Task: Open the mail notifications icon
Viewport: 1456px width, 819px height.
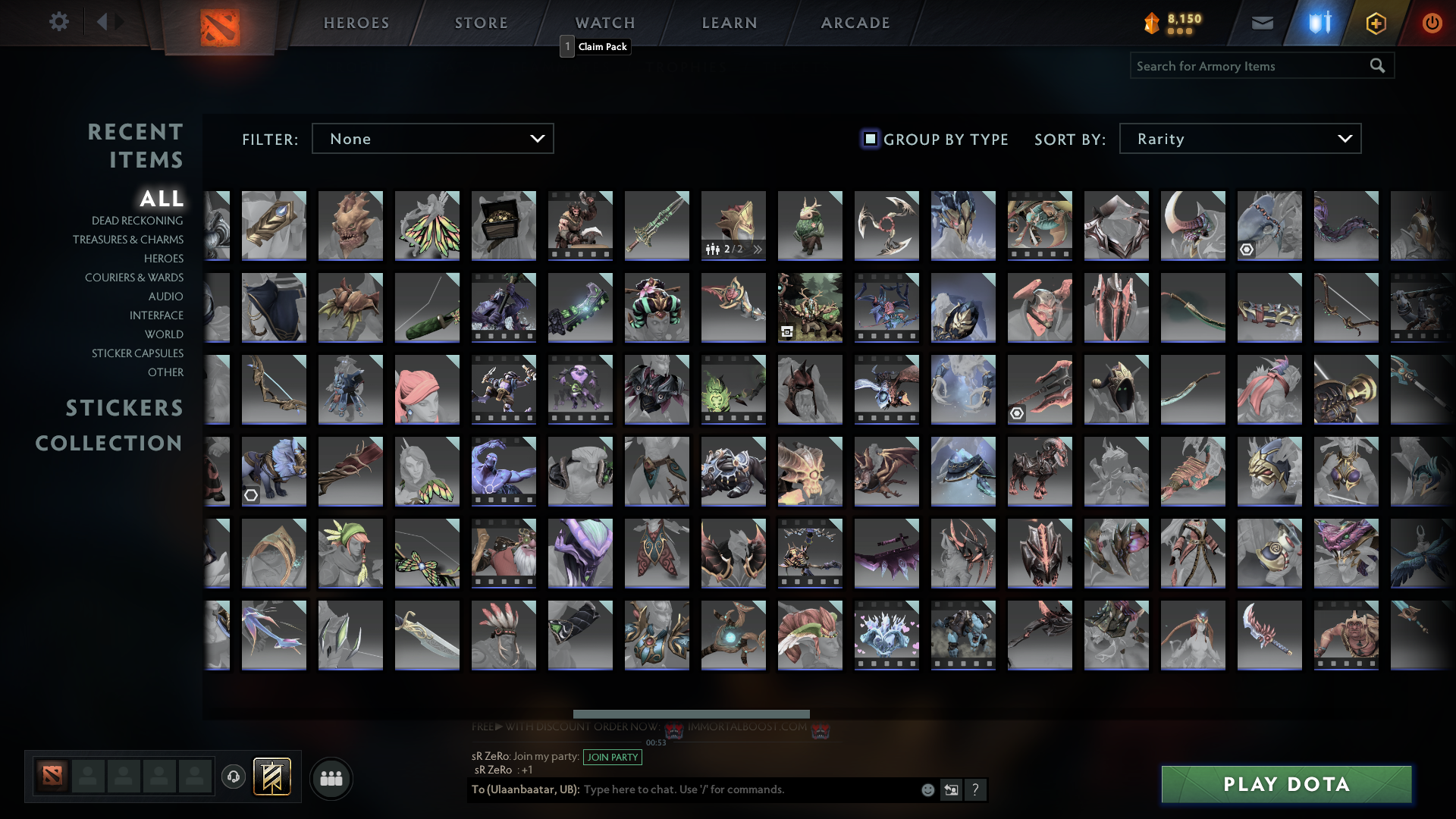Action: click(1263, 22)
